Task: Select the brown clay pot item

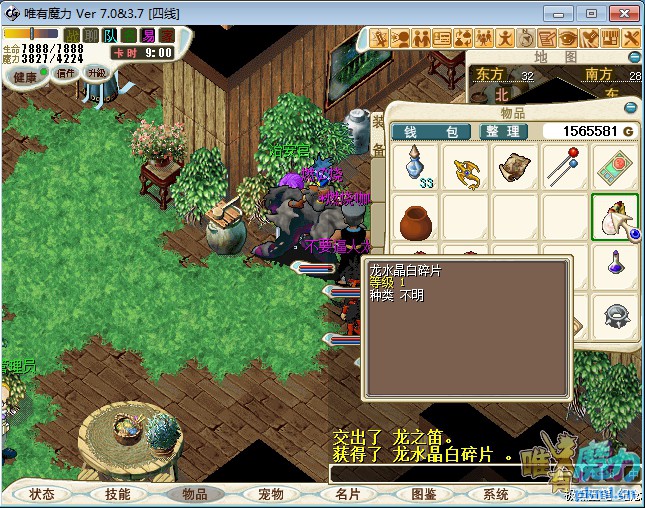Action: pos(415,218)
